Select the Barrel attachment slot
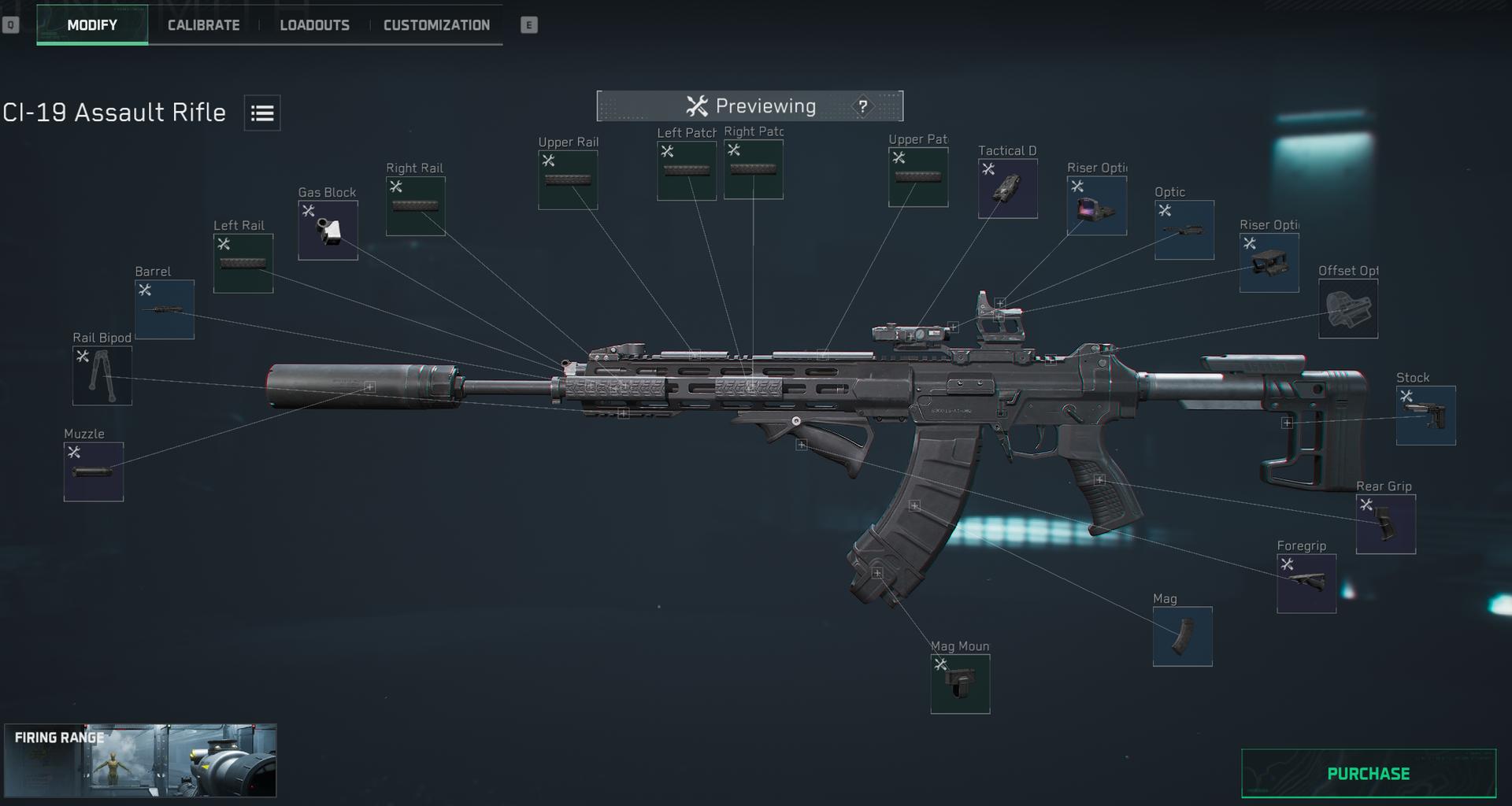 (163, 309)
